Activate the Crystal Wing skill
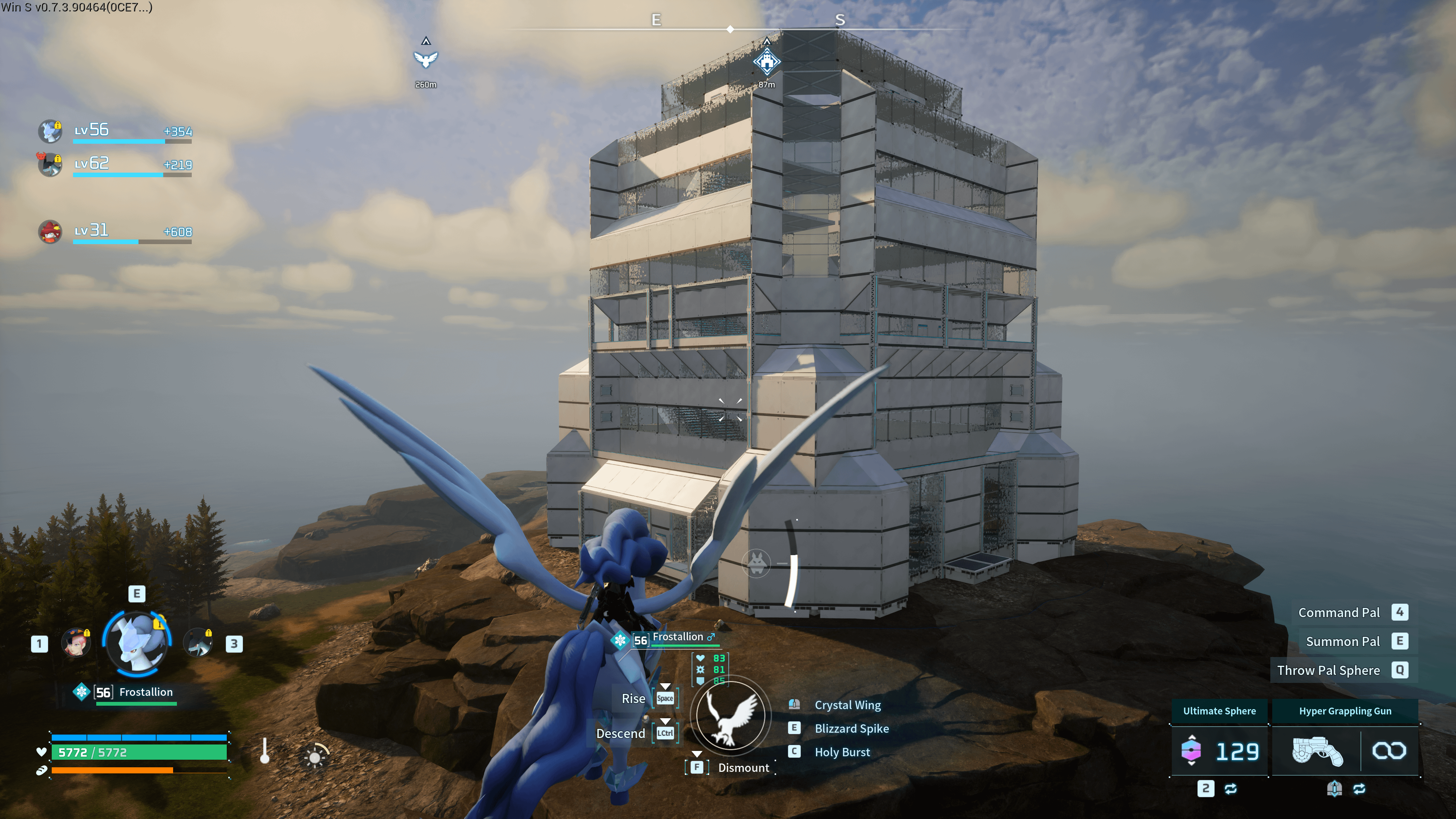 point(847,705)
